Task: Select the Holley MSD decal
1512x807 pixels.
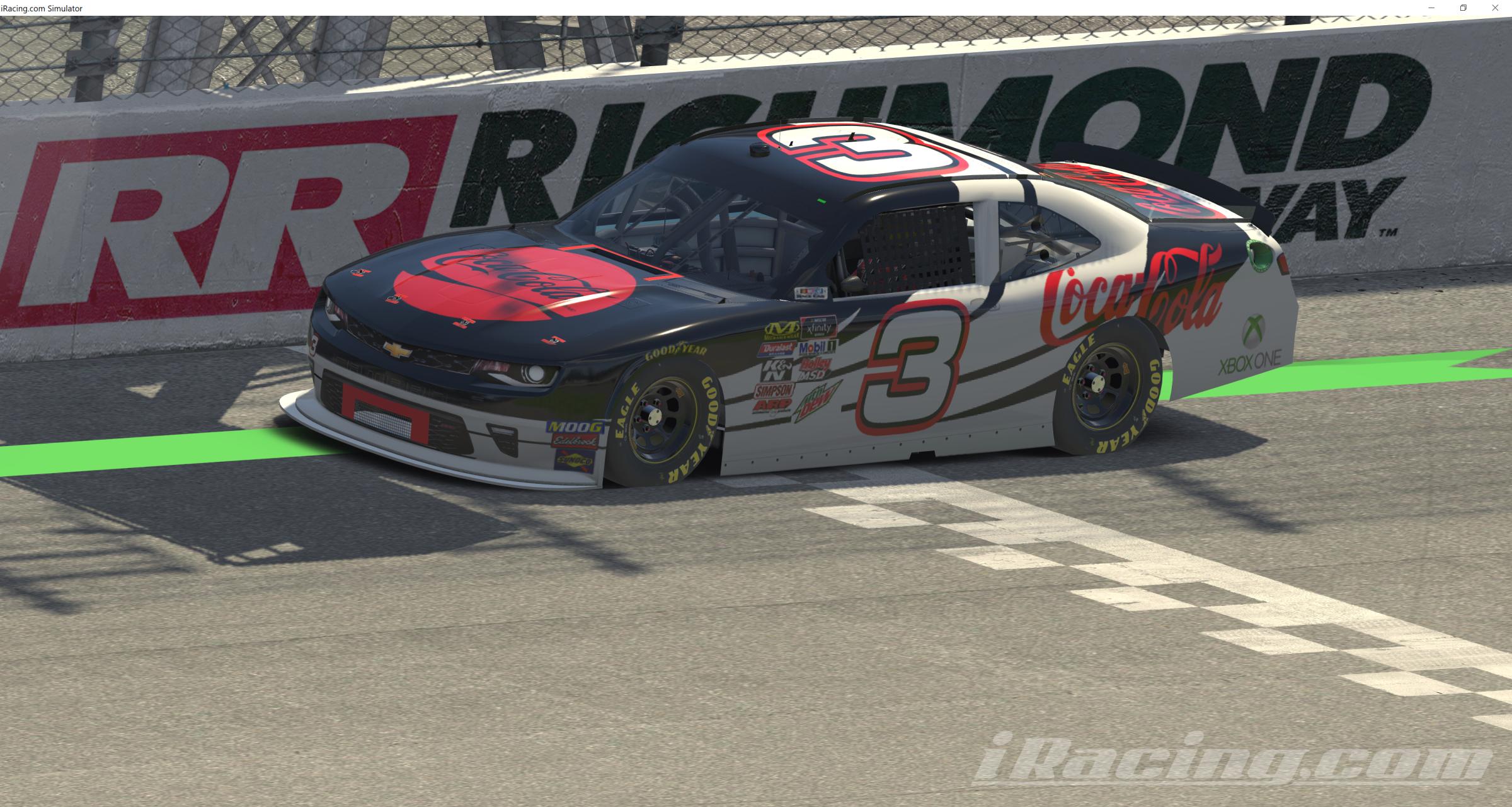Action: click(x=815, y=368)
